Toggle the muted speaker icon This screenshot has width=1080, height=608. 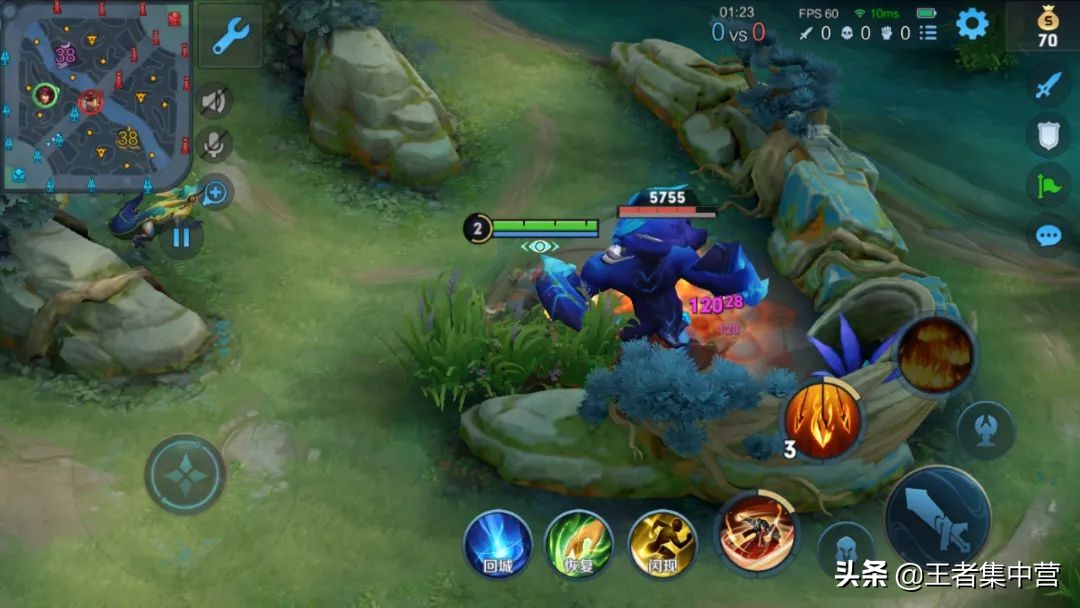(x=214, y=100)
